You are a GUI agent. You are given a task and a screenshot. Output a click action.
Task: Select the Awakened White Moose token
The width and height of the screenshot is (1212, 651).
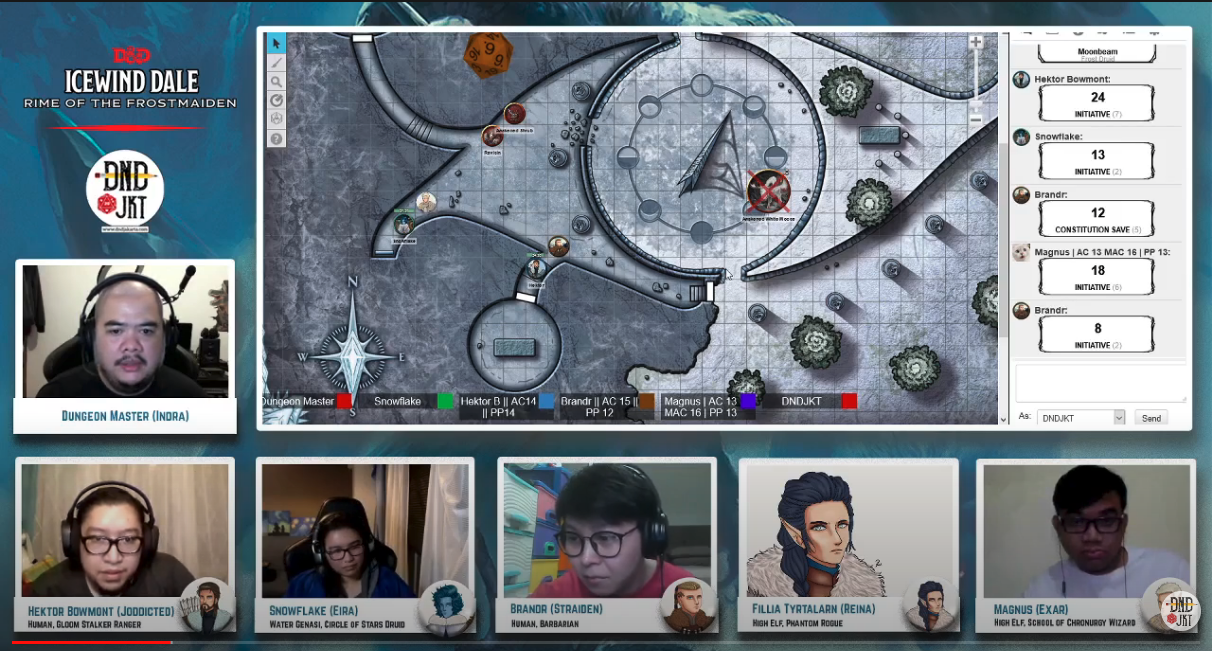767,190
